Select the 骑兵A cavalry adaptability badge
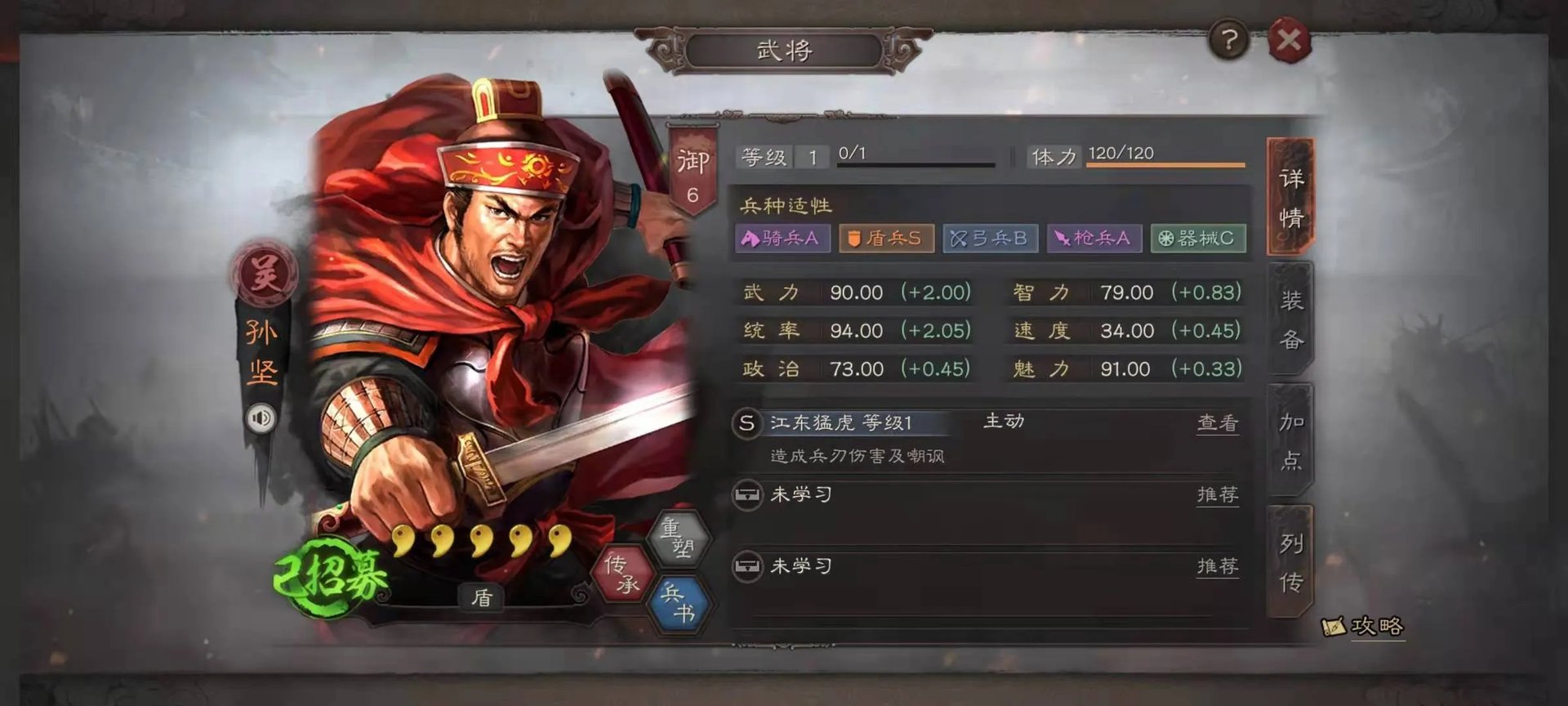1568x706 pixels. coord(784,239)
